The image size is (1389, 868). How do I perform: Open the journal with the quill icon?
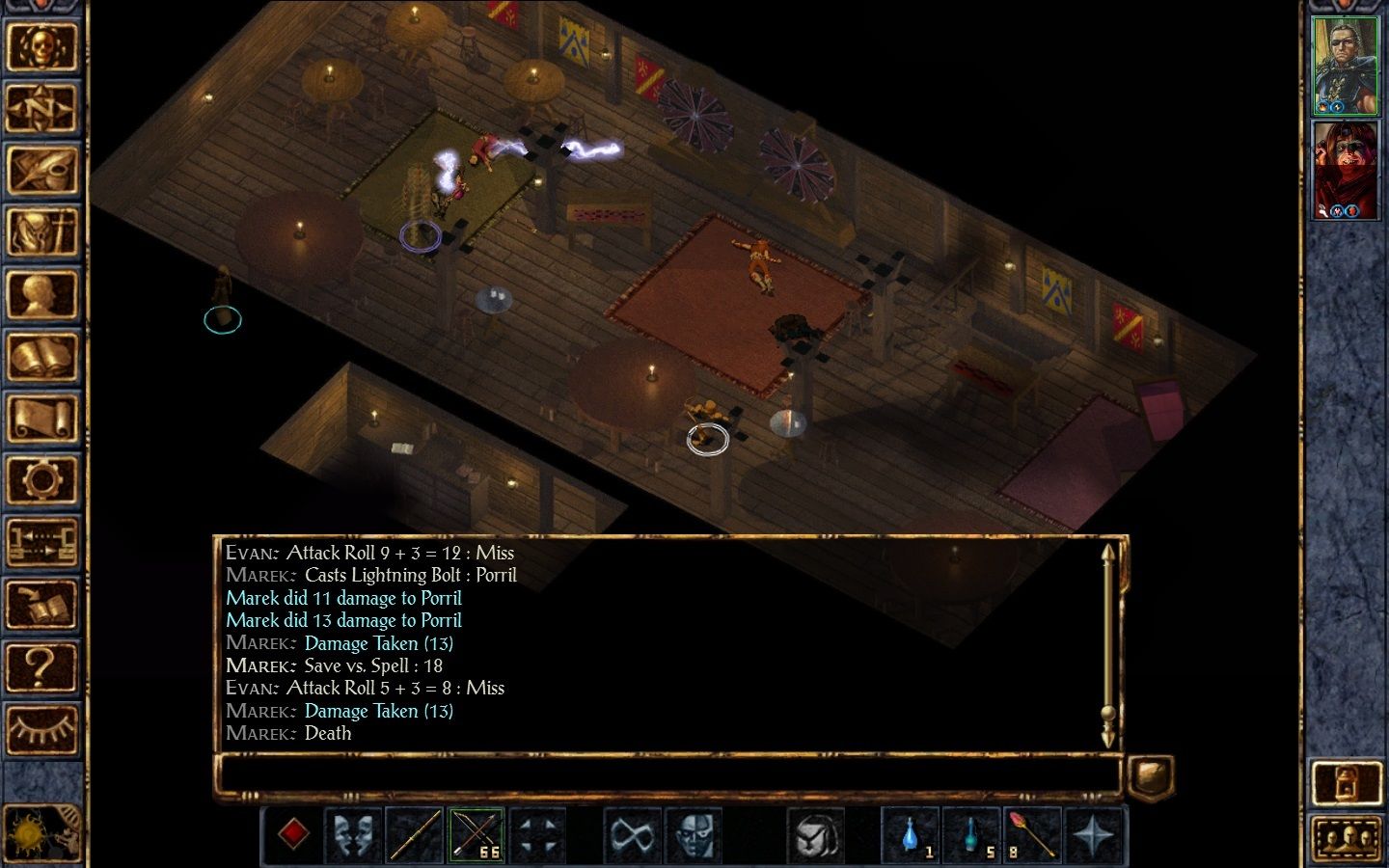coord(41,170)
